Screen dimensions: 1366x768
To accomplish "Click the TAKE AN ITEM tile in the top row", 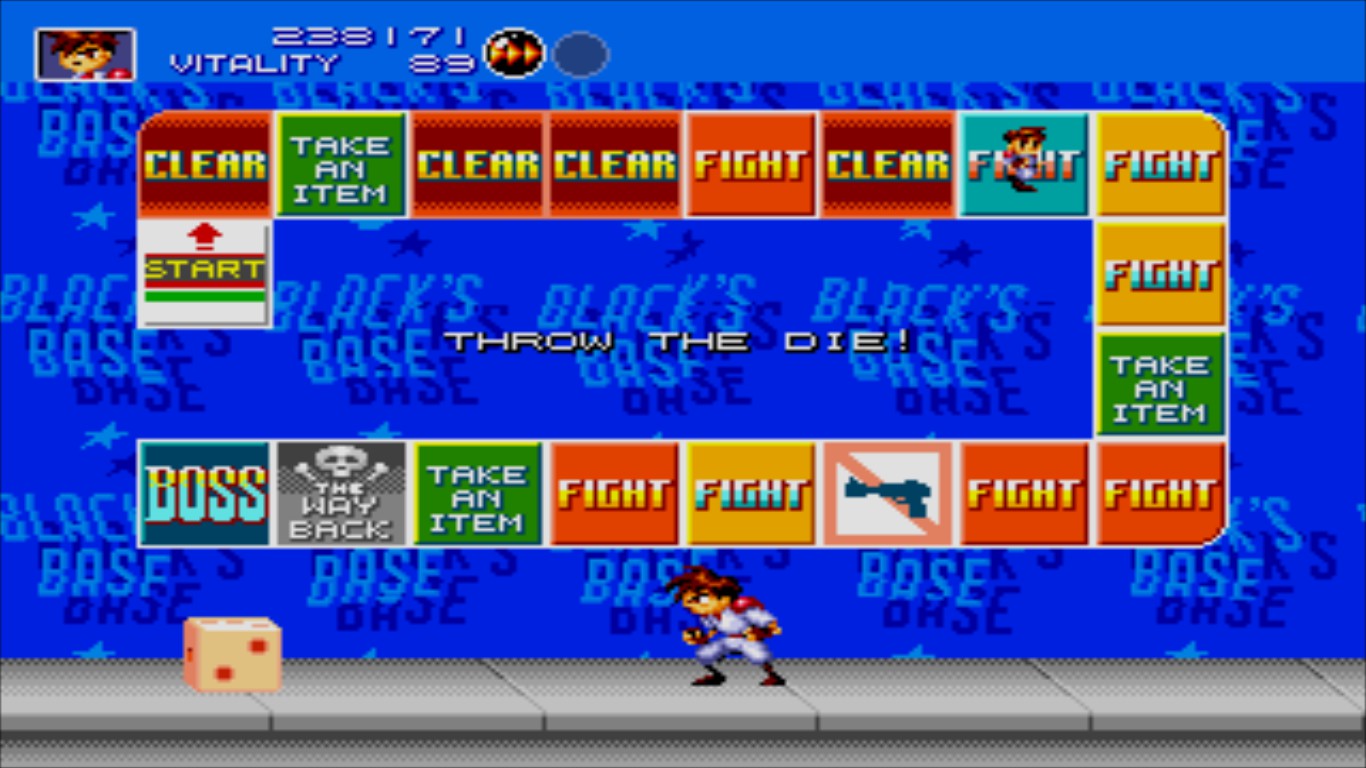I will (x=341, y=163).
